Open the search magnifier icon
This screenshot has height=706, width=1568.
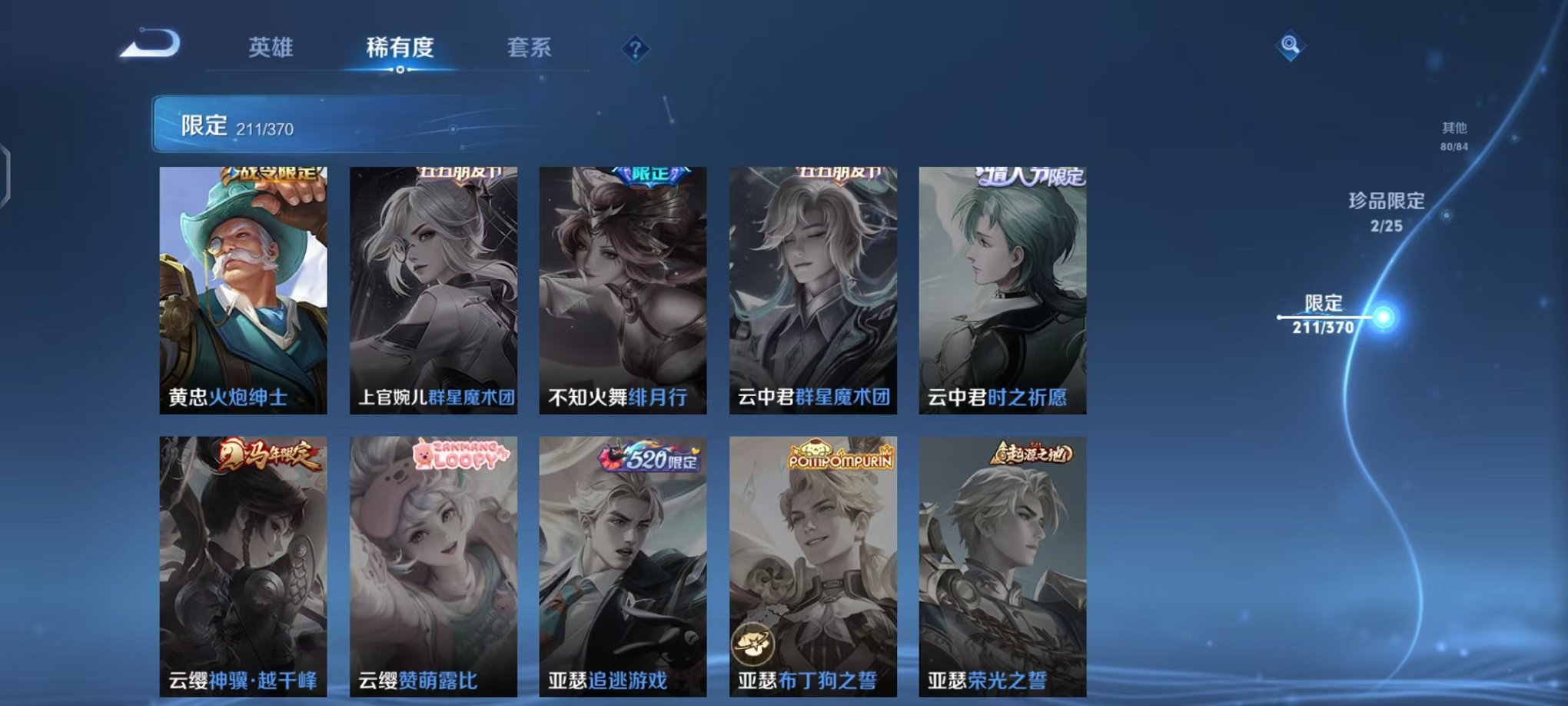point(1290,46)
